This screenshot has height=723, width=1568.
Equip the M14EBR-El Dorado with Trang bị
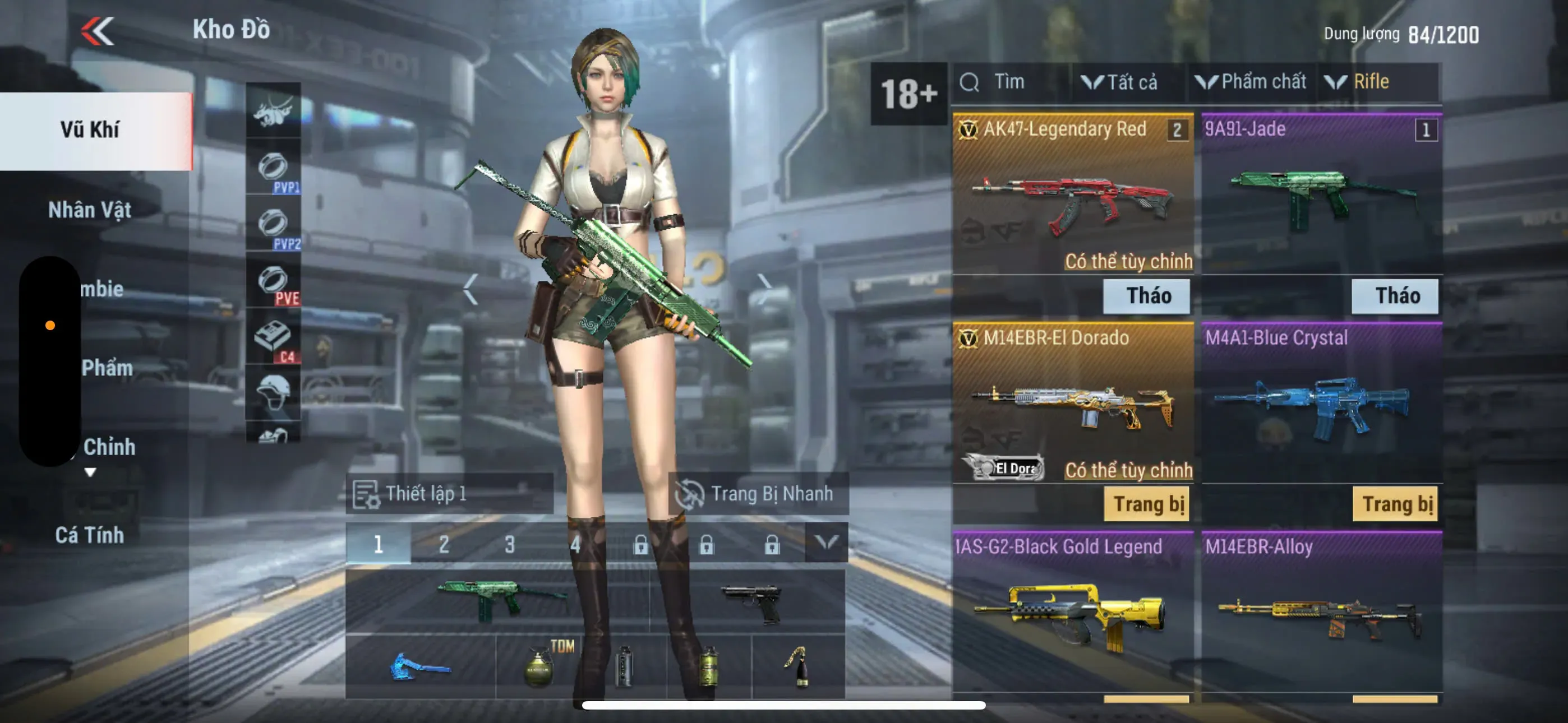(1147, 504)
